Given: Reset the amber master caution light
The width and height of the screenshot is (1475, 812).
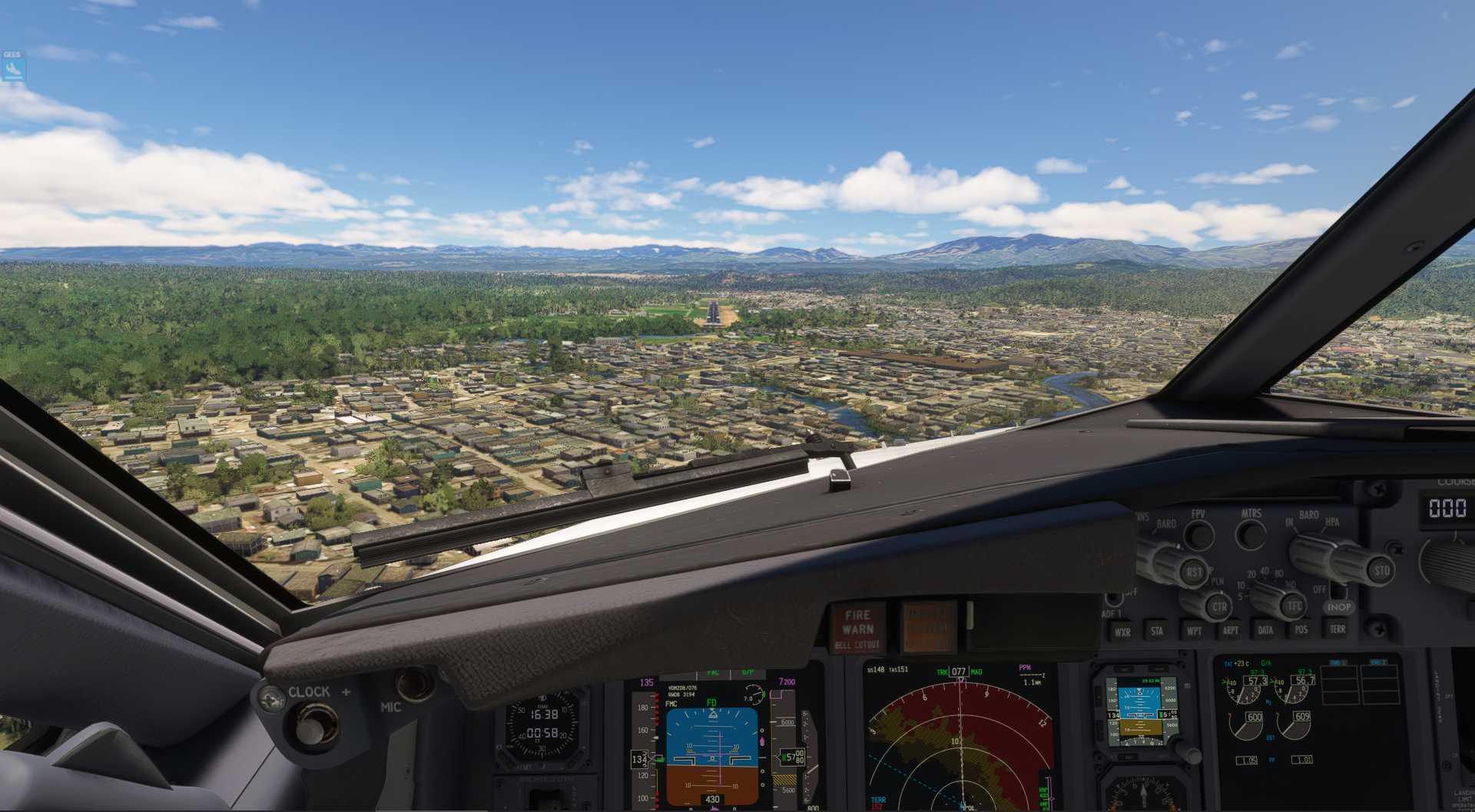Looking at the screenshot, I should tap(929, 626).
